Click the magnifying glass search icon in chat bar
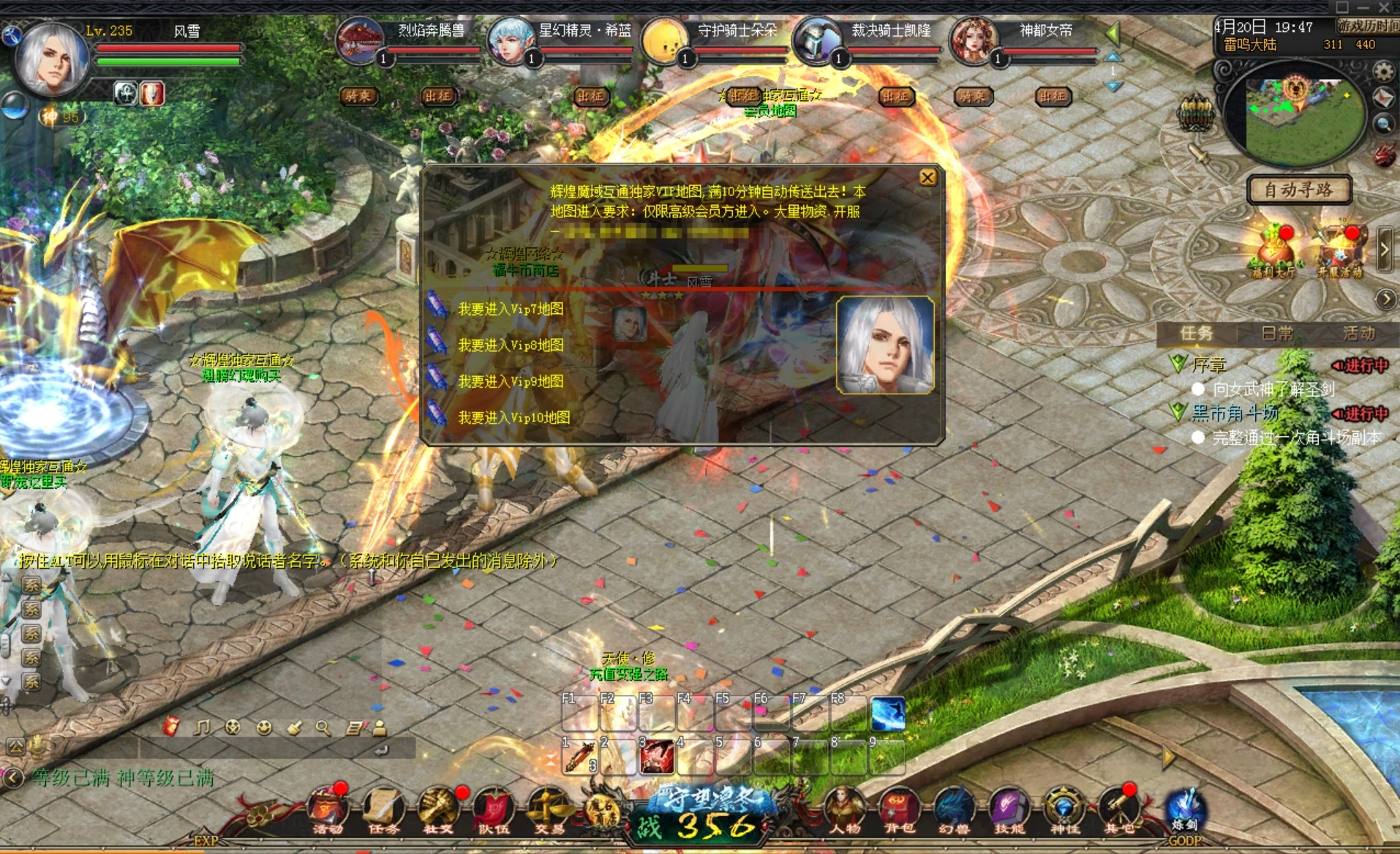This screenshot has height=854, width=1400. 323,728
